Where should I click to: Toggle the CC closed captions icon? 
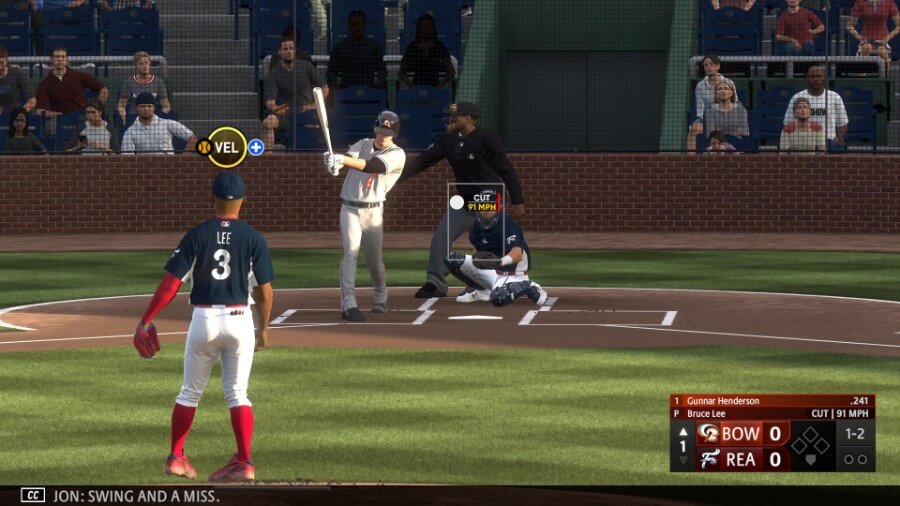[x=33, y=494]
